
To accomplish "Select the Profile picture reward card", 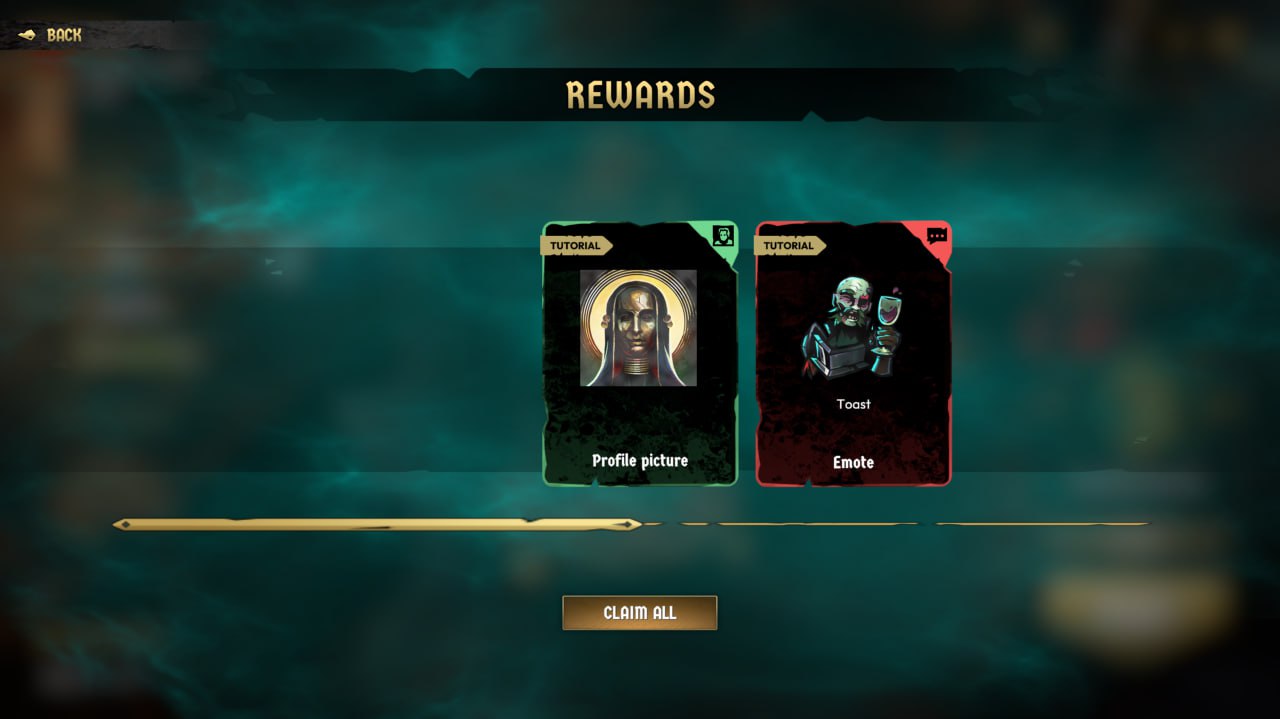I will tap(639, 354).
